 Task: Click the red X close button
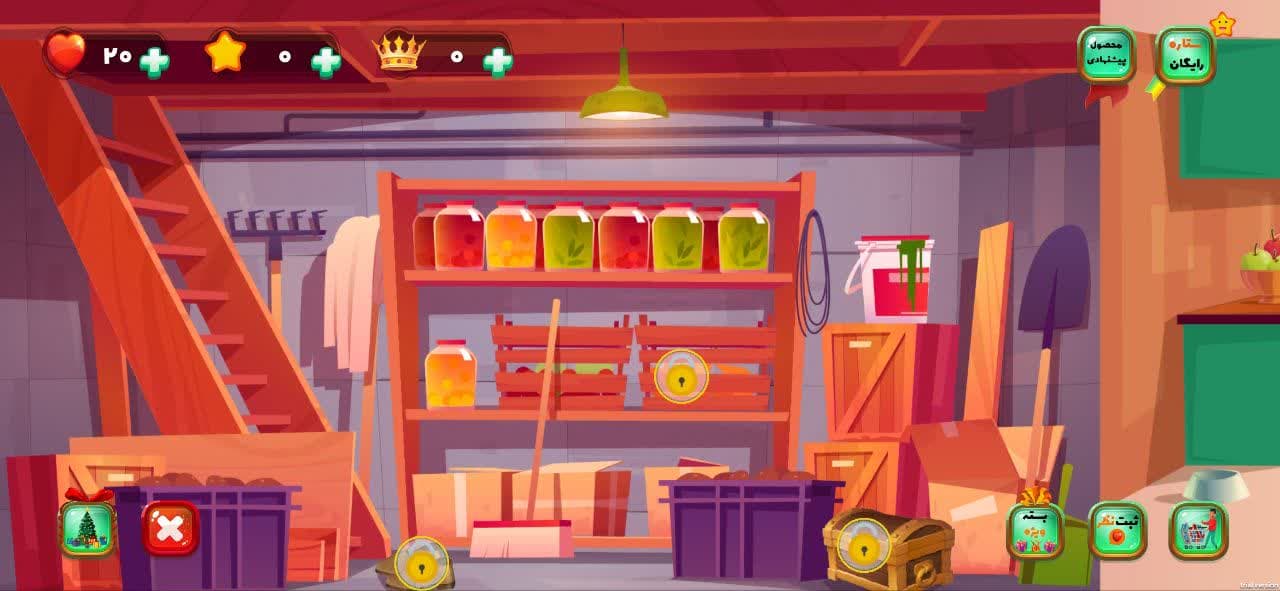(170, 528)
